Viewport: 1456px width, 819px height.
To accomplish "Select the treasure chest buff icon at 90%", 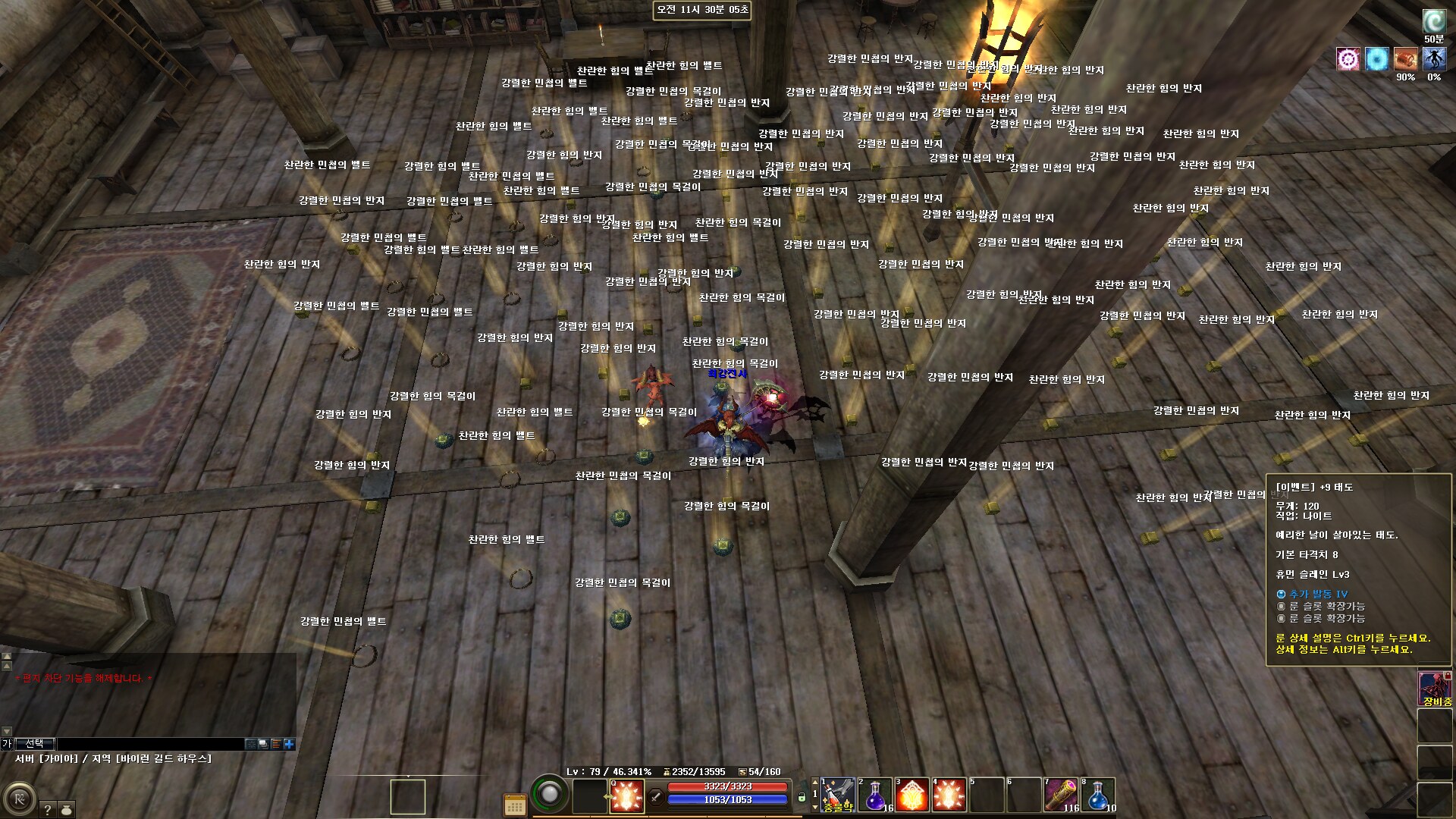I will click(1405, 59).
